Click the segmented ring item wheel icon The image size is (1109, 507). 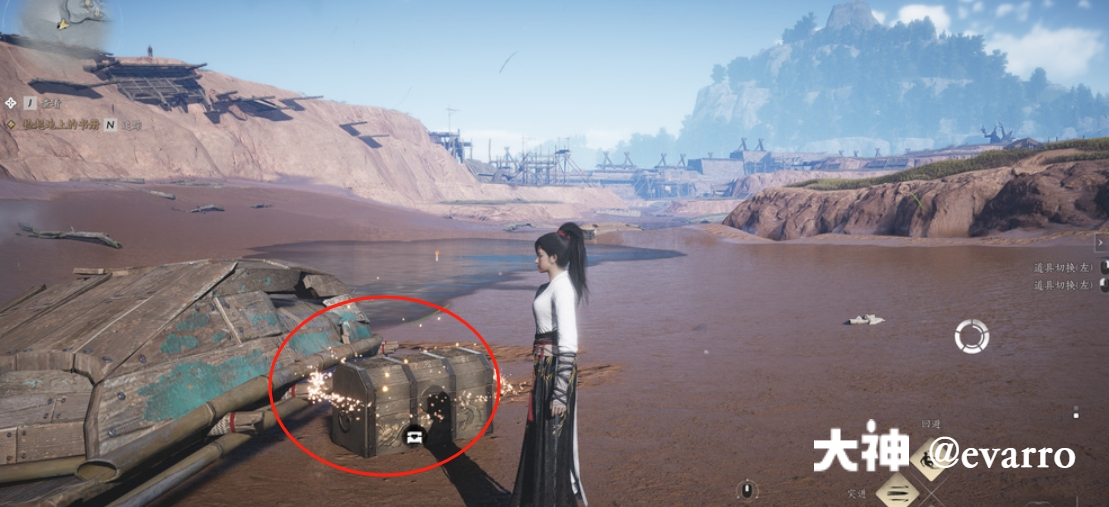(971, 336)
